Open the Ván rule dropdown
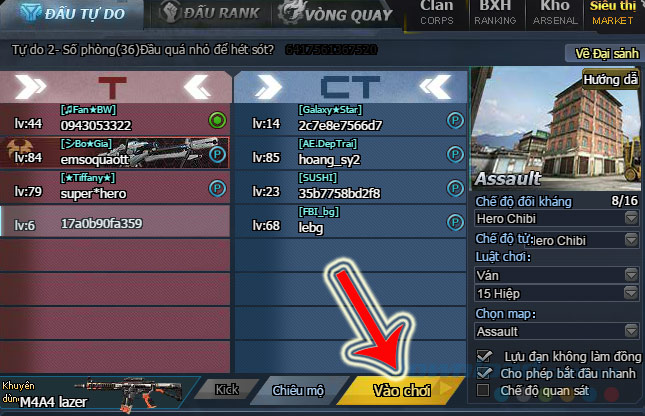The height and width of the screenshot is (416, 645). pyautogui.click(x=556, y=274)
